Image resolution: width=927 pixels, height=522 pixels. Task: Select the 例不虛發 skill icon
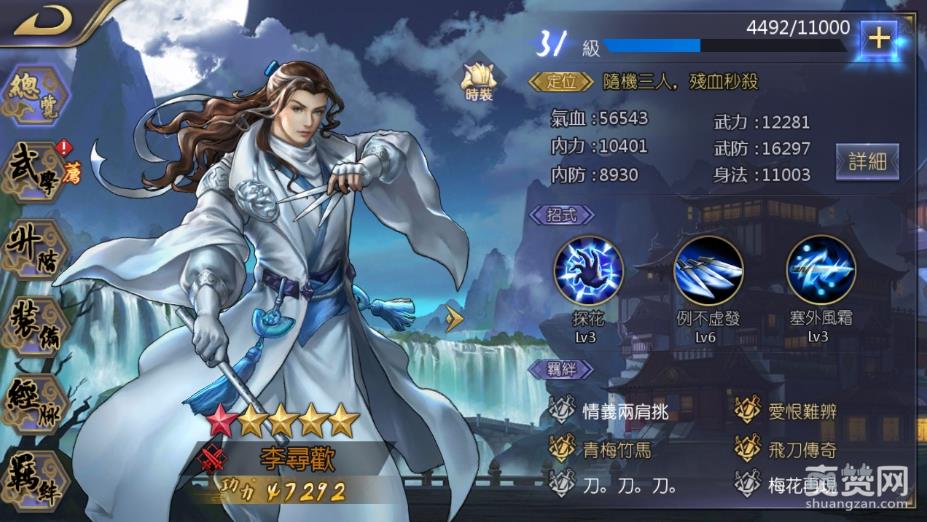coord(708,269)
